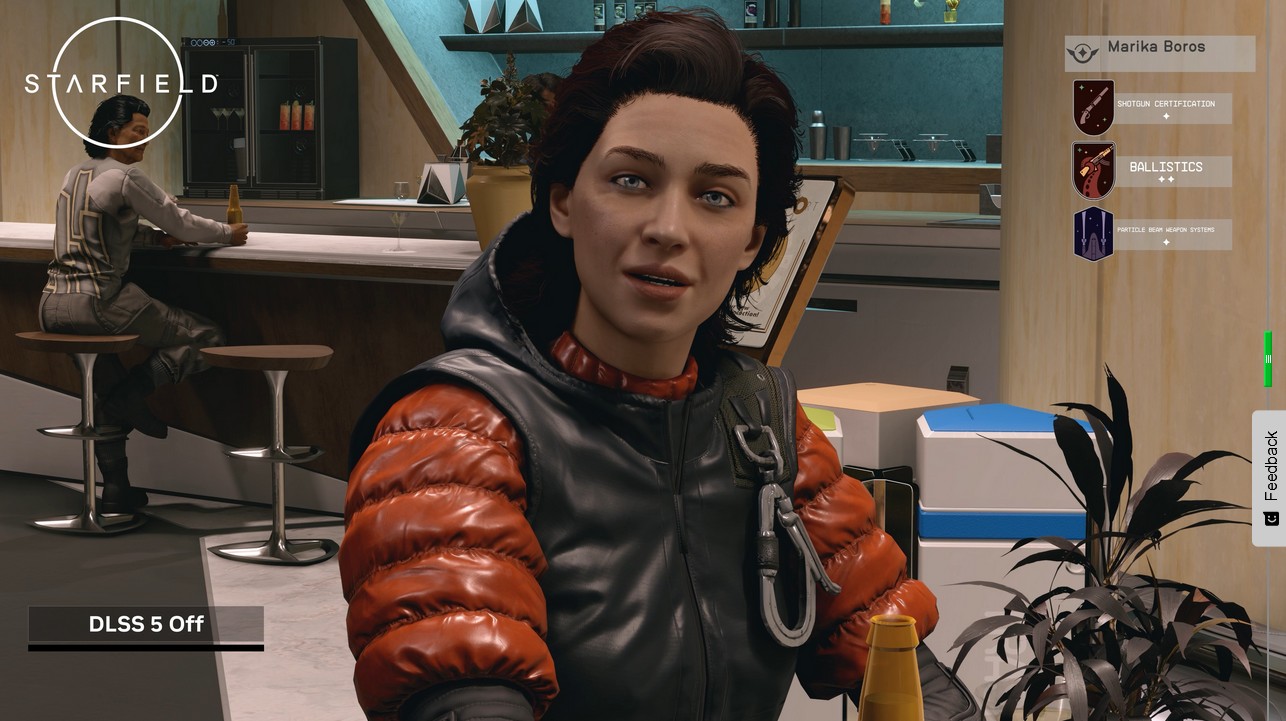Click the Particle Beam Weapon Systems text label
Viewport: 1286px width, 721px height.
[x=1168, y=231]
